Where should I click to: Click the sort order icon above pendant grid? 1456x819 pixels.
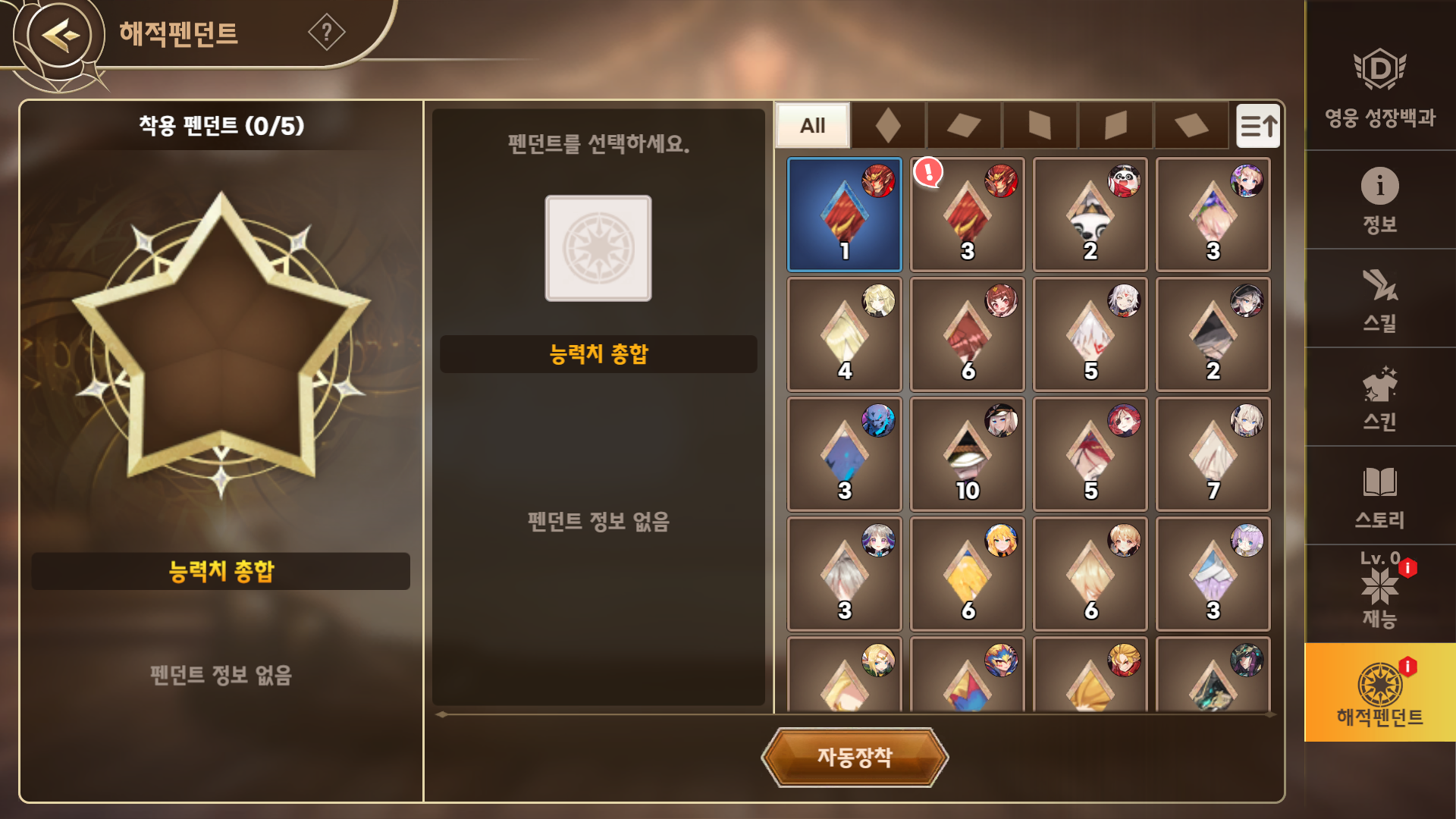pos(1259,126)
